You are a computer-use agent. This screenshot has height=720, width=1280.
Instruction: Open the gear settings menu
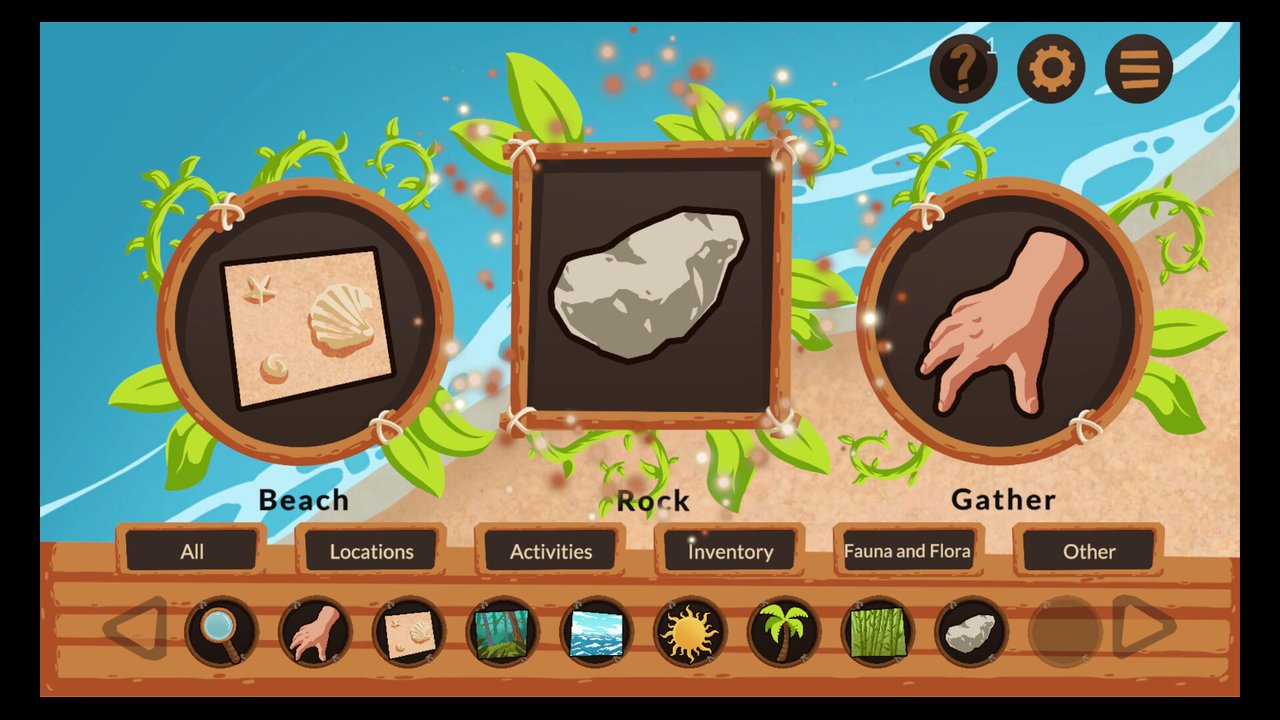tap(1051, 69)
